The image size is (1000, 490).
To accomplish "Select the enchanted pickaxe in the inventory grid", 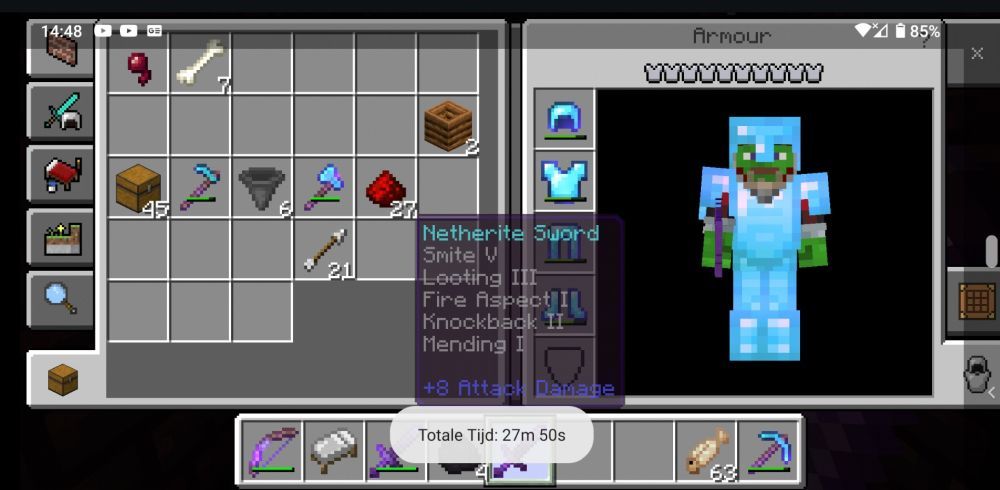I will tap(200, 188).
